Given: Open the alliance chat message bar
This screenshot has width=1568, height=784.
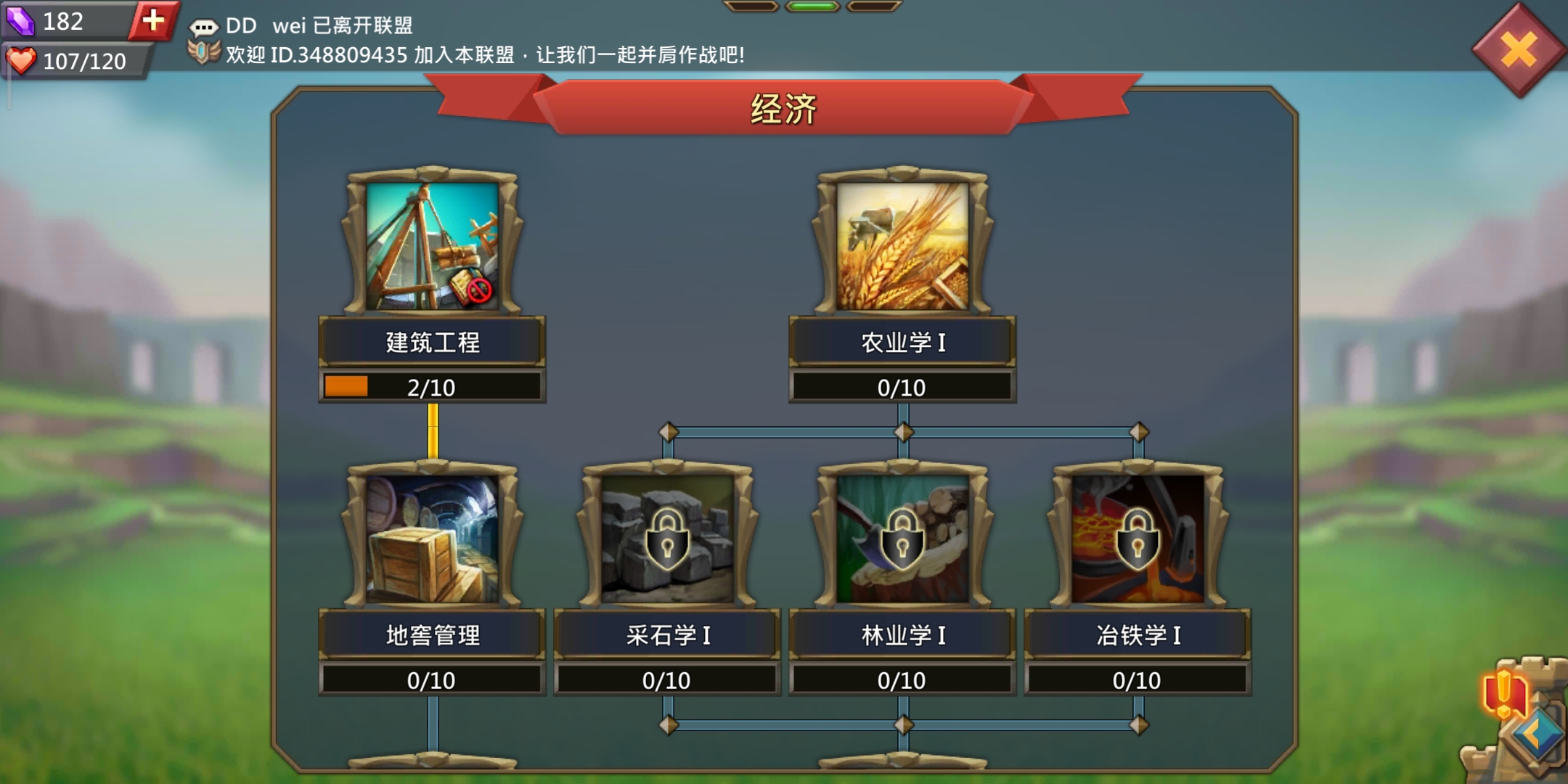Looking at the screenshot, I should 465,40.
